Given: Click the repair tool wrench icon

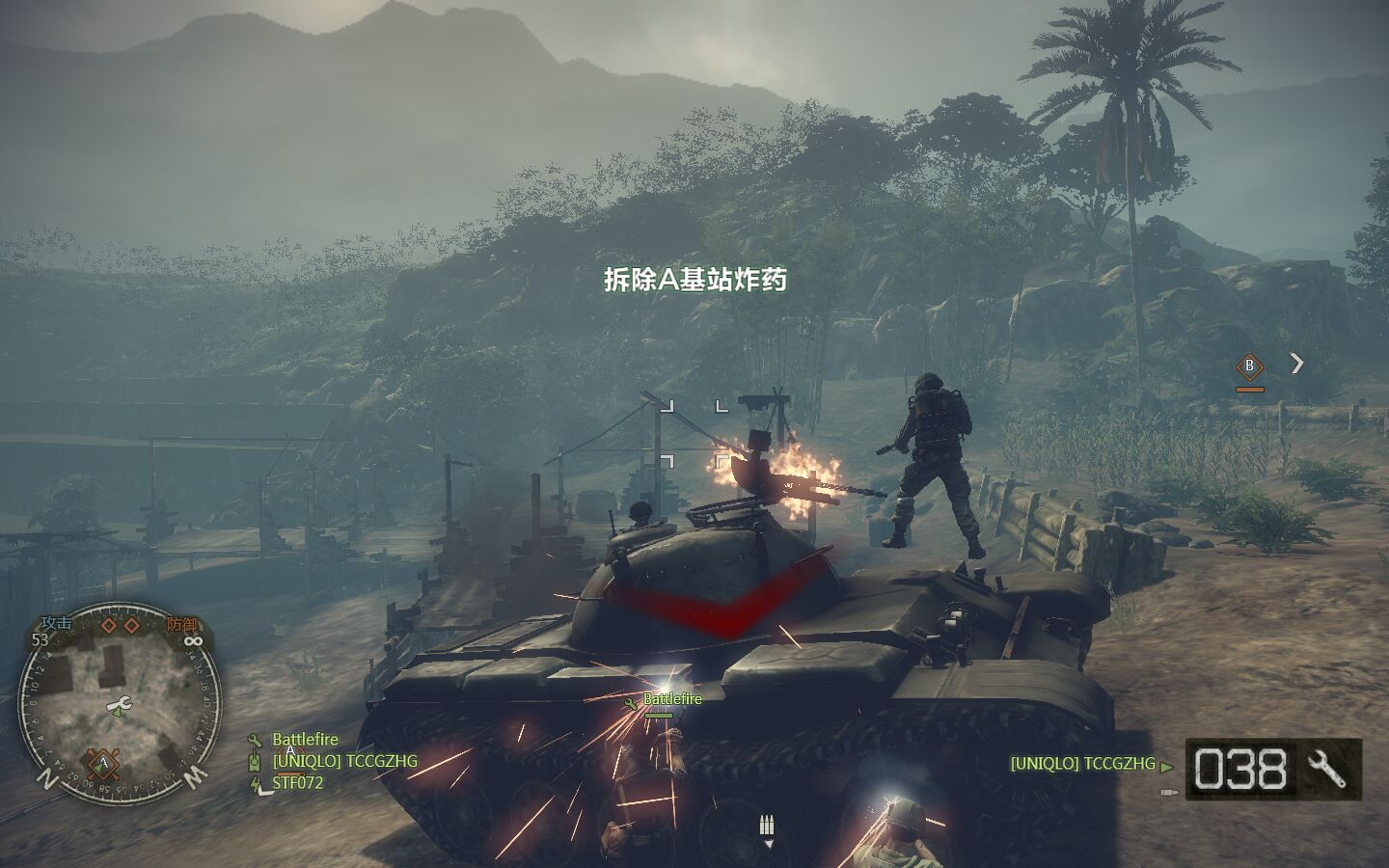Looking at the screenshot, I should pos(1328,769).
